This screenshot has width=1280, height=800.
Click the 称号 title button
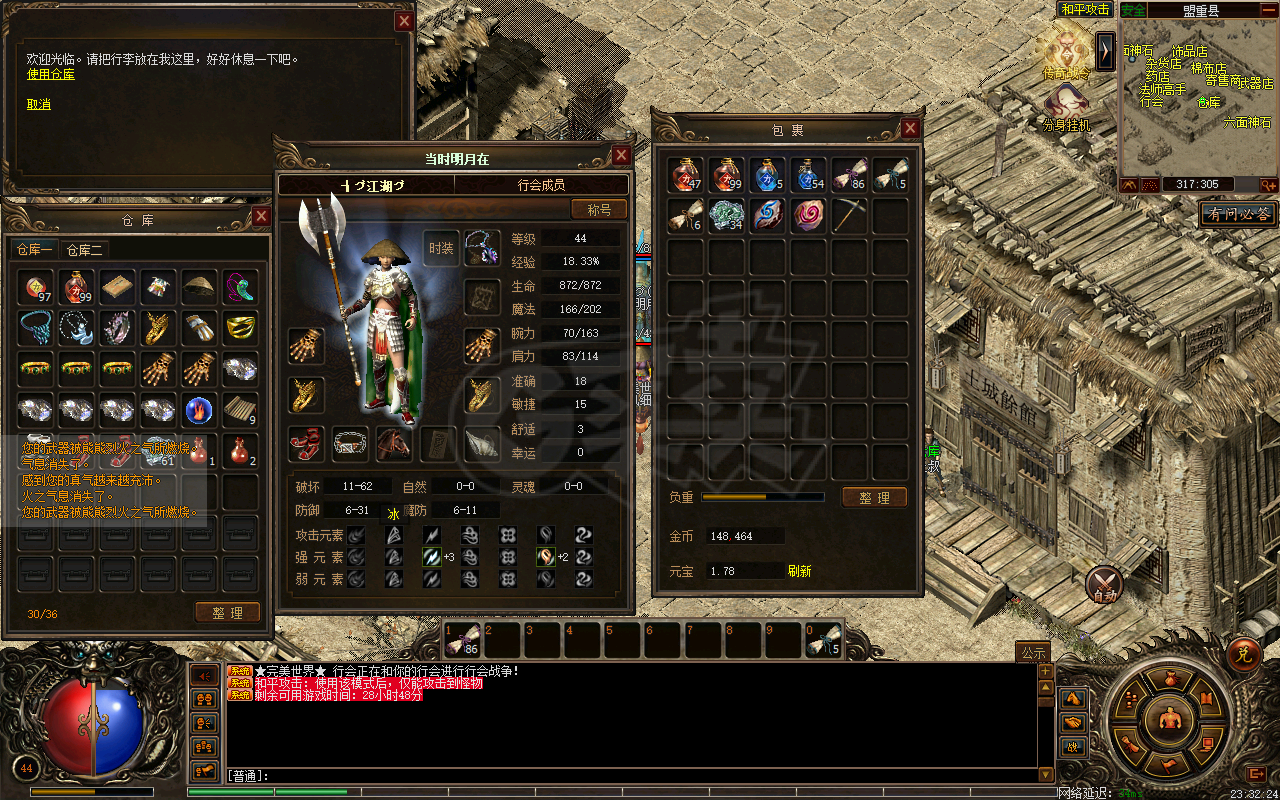tap(599, 209)
